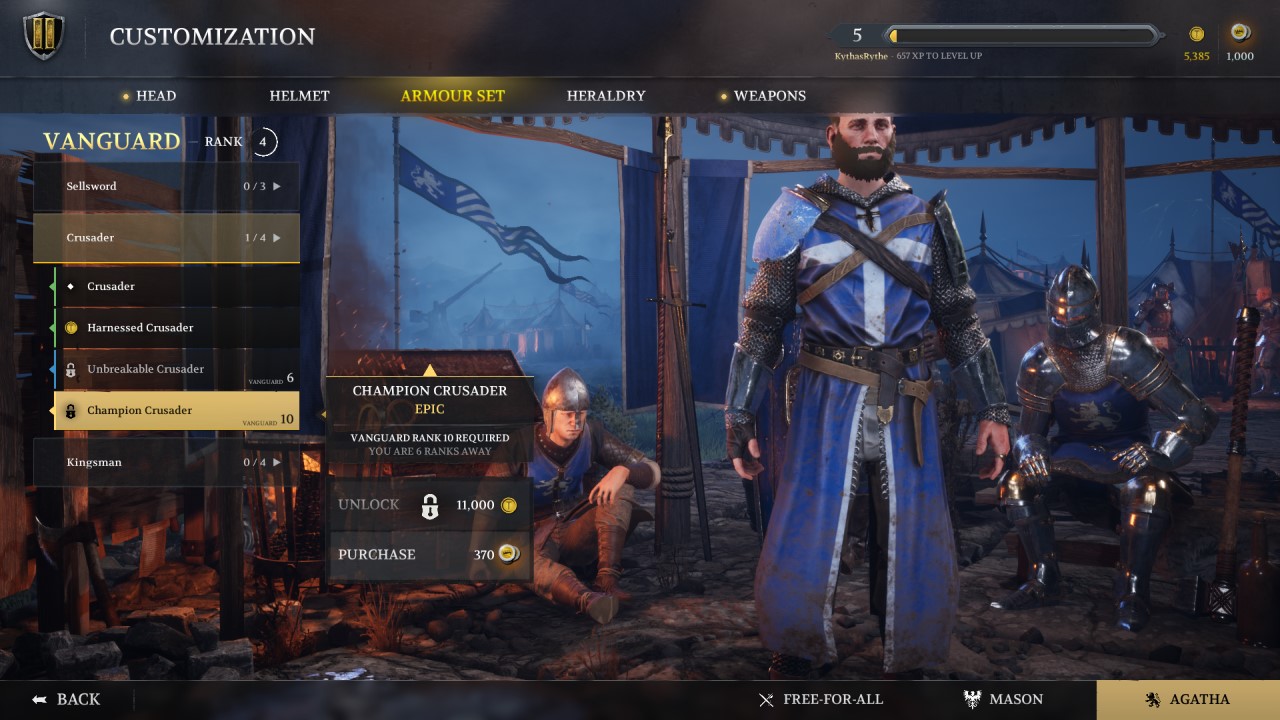Click the Agatha knight helmet icon

click(1155, 699)
